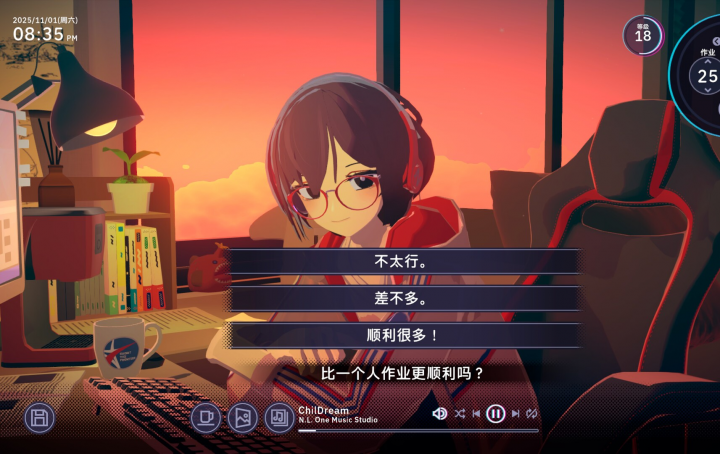This screenshot has width=720, height=454.
Task: Toggle the repeat loop button
Action: click(532, 413)
